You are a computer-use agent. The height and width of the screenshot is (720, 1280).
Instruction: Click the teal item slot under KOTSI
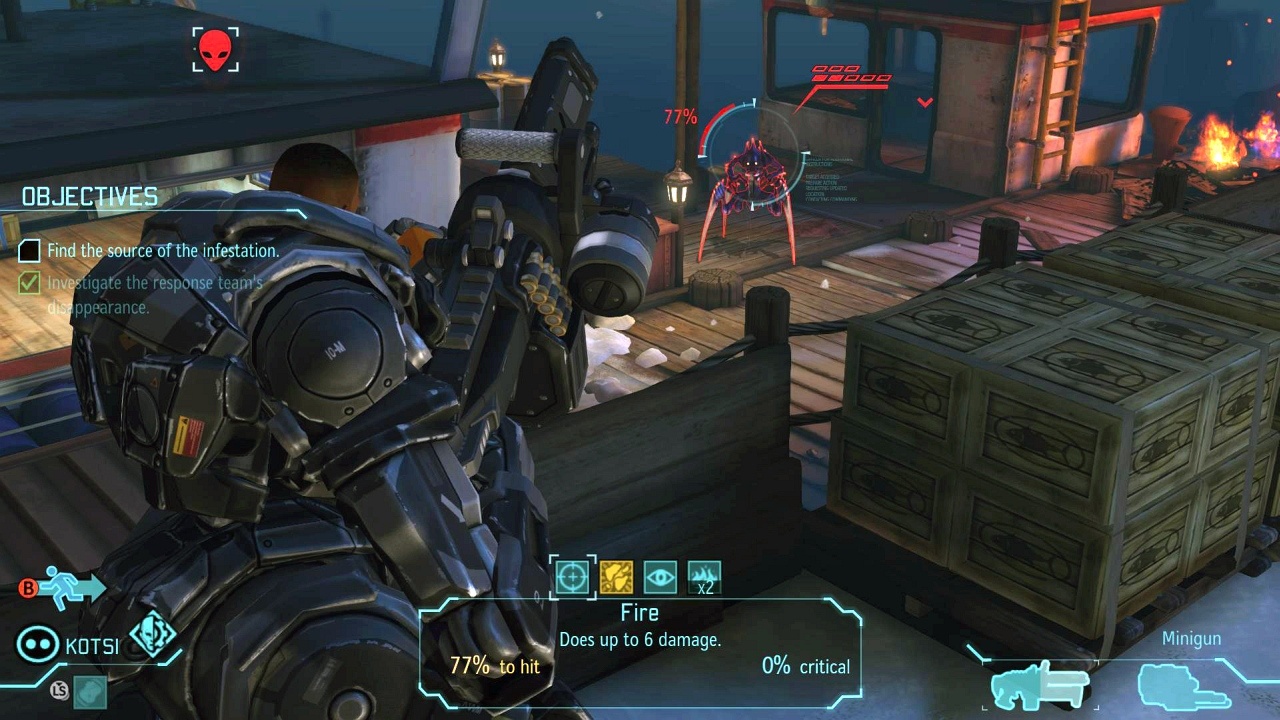[x=90, y=689]
